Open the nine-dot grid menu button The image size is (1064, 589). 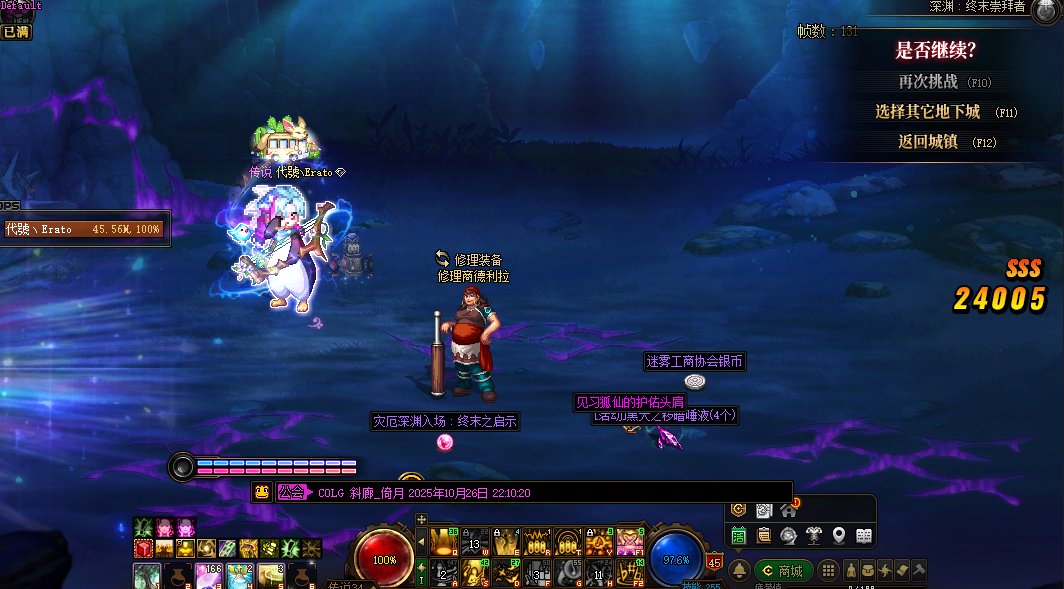click(828, 570)
